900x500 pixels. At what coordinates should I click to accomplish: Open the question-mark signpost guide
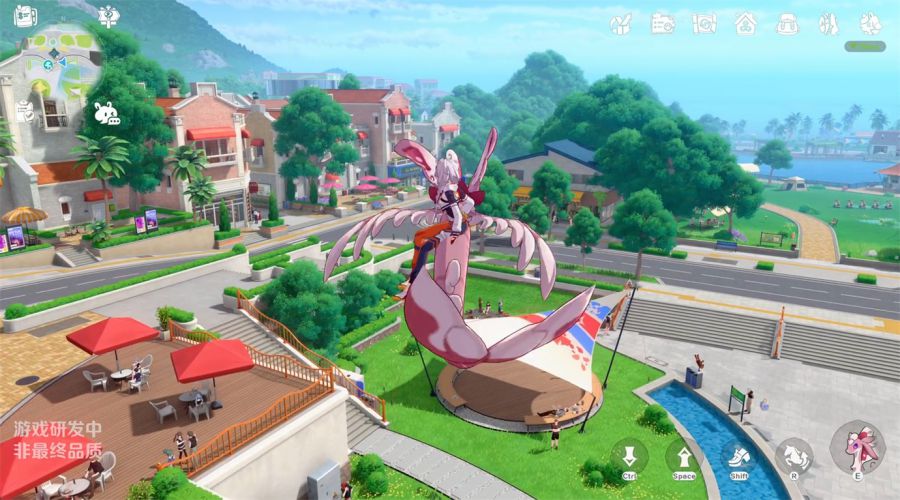[x=109, y=15]
